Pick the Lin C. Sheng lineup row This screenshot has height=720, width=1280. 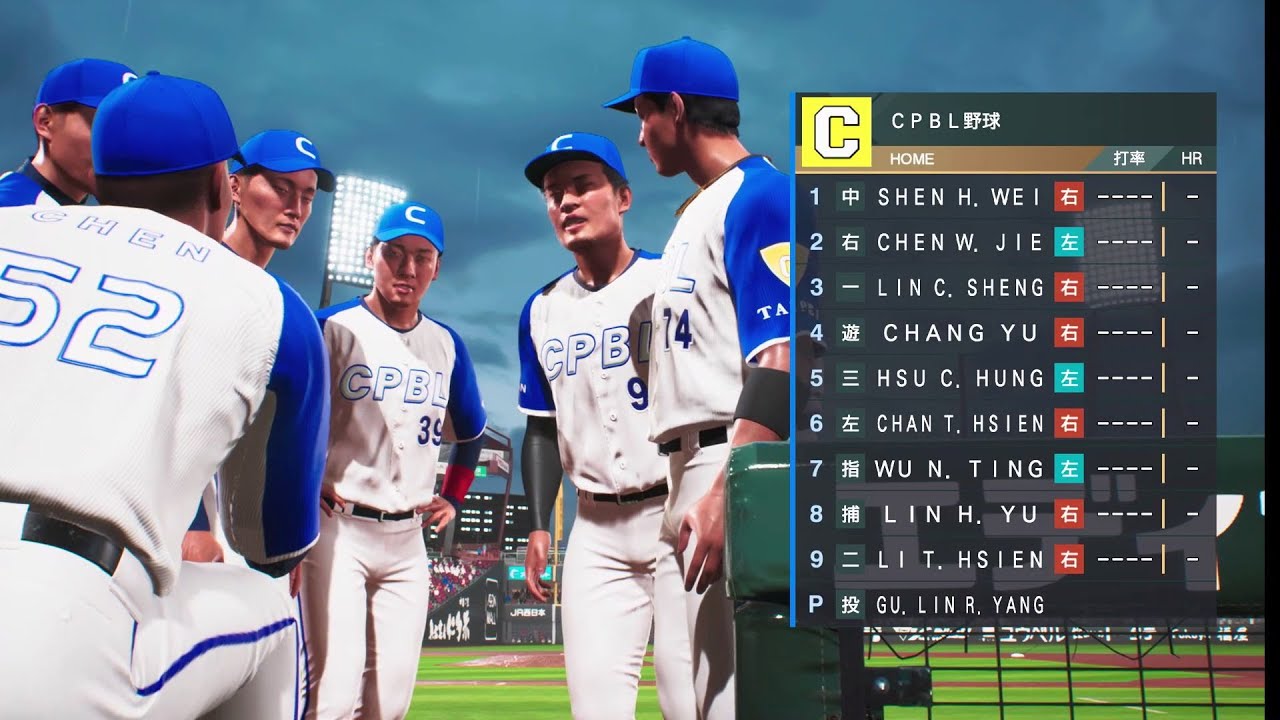pos(959,288)
